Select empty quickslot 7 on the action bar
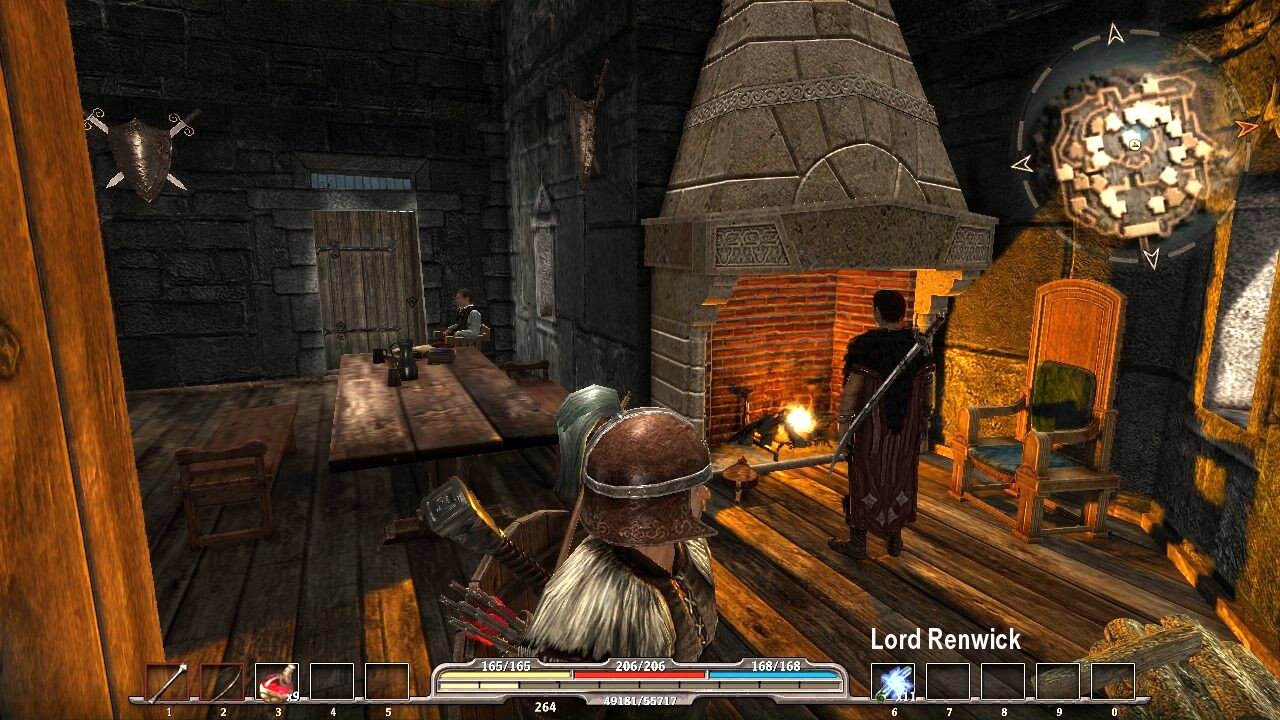 click(x=947, y=681)
